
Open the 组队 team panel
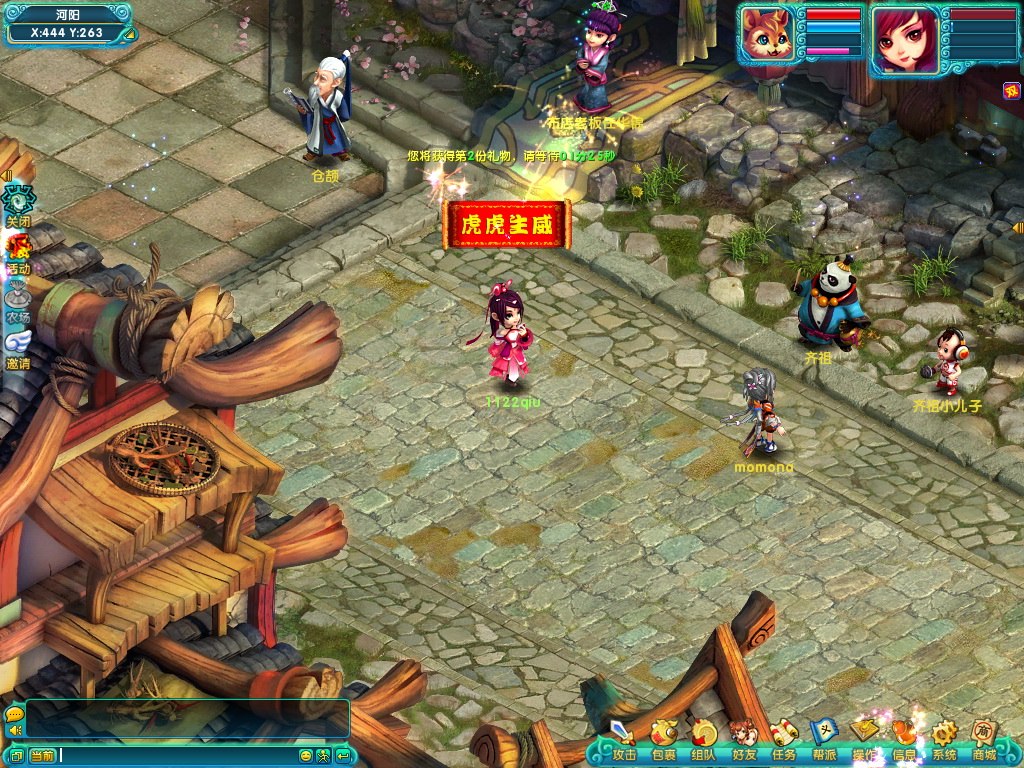point(704,739)
